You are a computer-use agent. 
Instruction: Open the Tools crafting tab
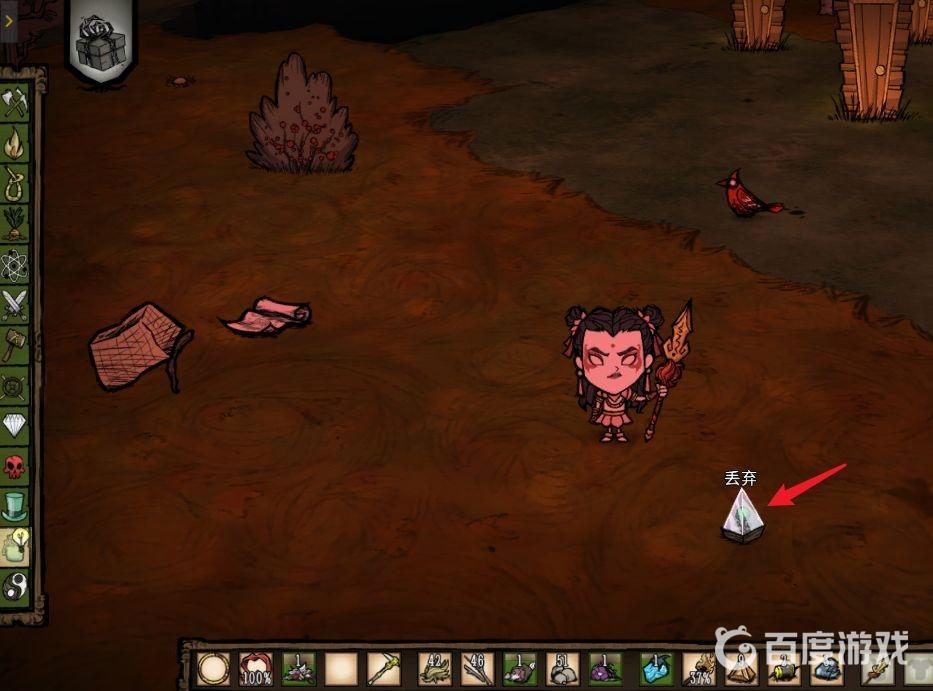click(14, 103)
